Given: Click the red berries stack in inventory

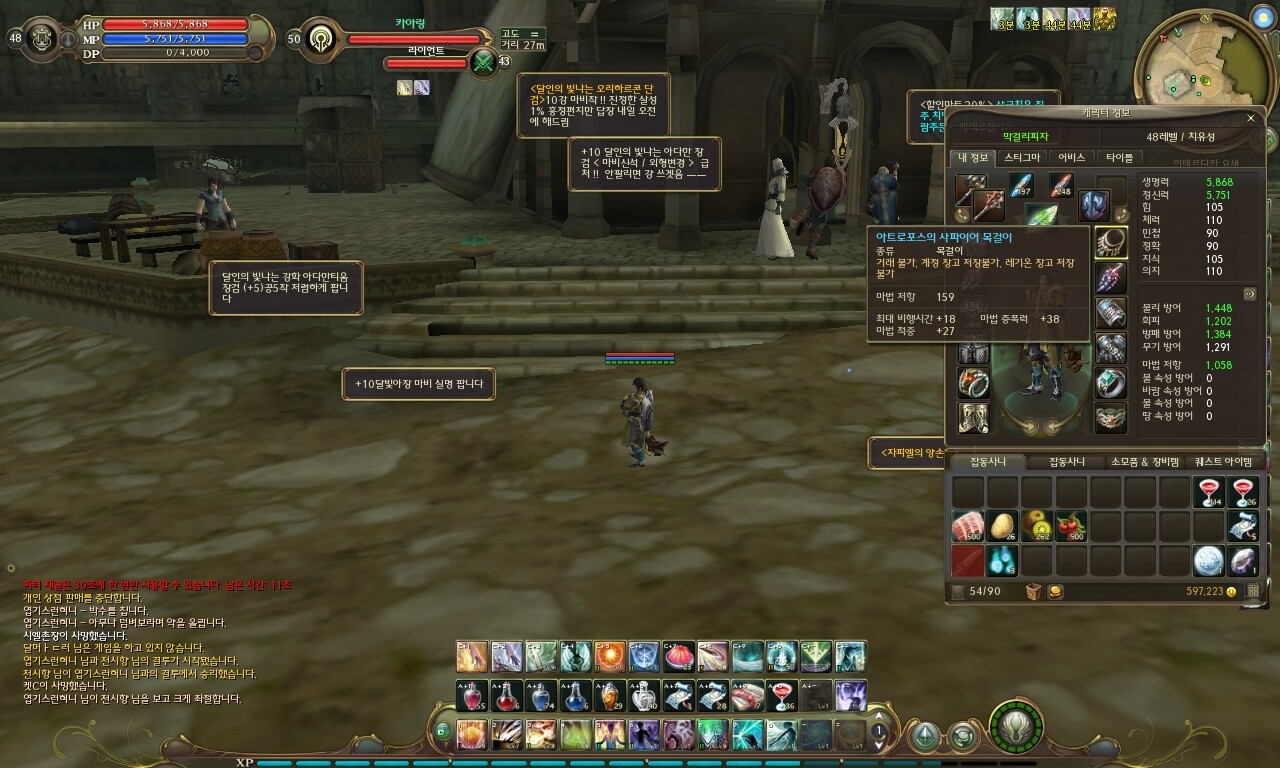Looking at the screenshot, I should click(1072, 526).
